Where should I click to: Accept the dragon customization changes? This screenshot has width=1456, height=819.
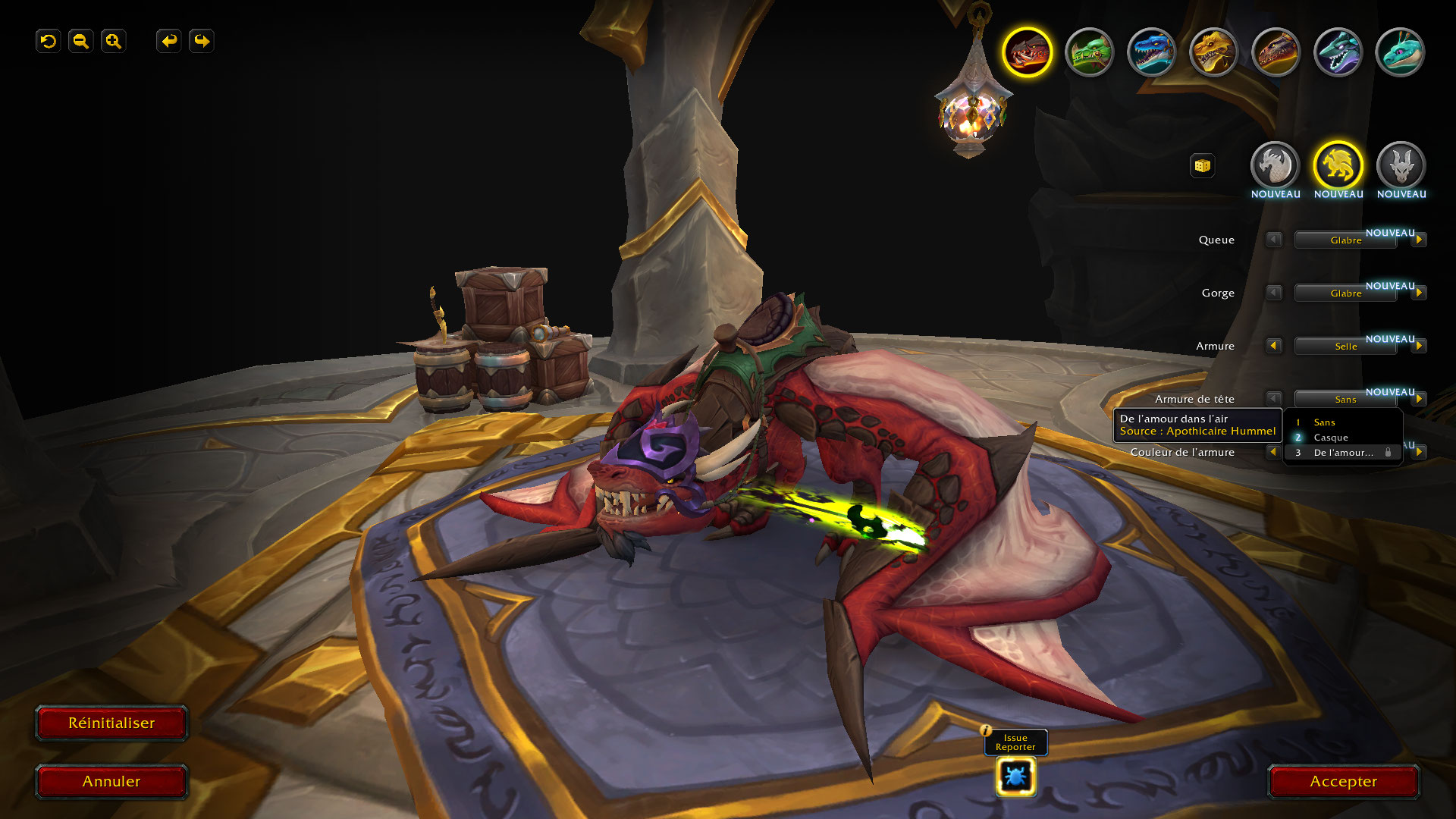[1343, 782]
